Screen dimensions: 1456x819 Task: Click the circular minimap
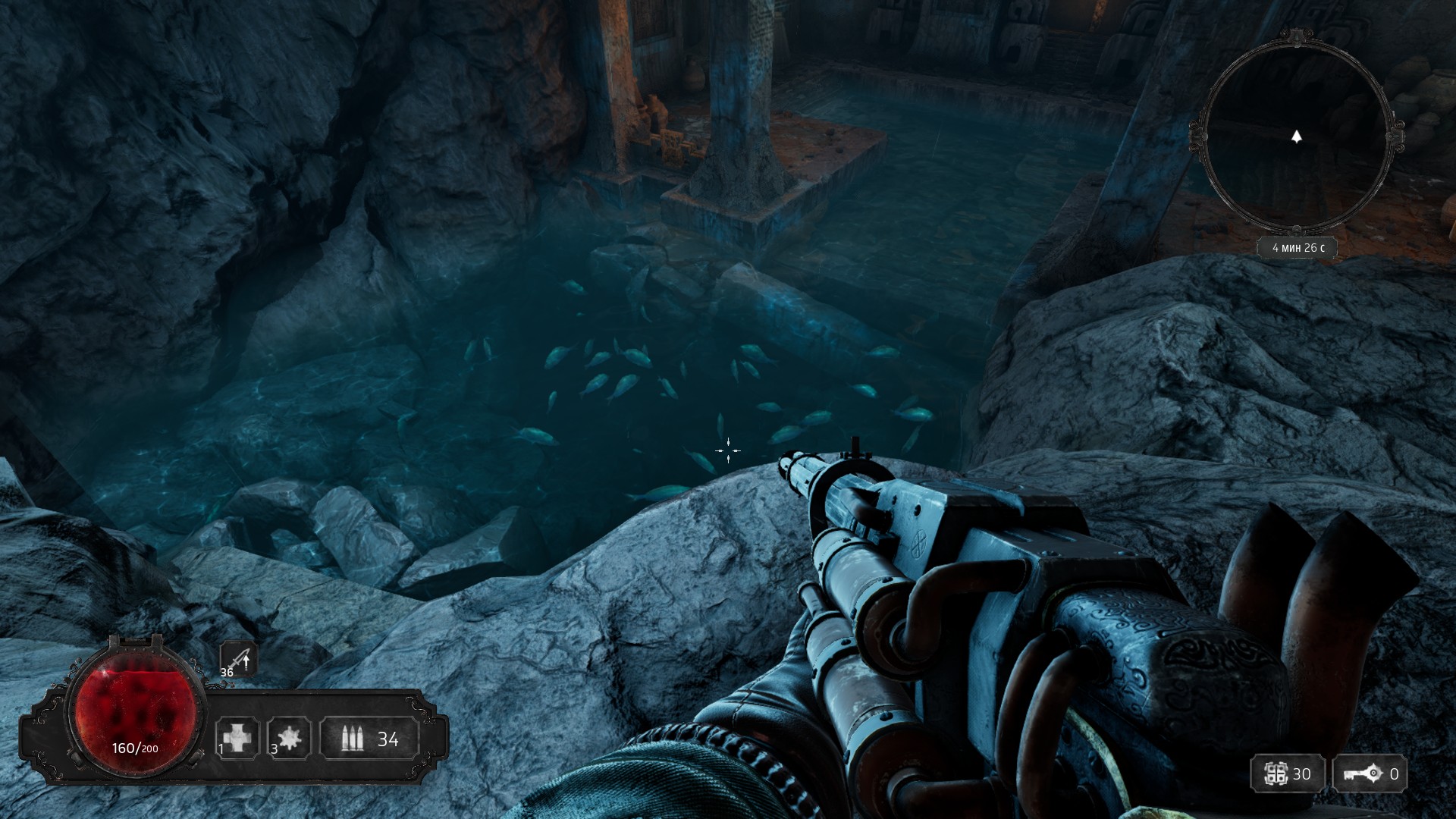point(1296,137)
